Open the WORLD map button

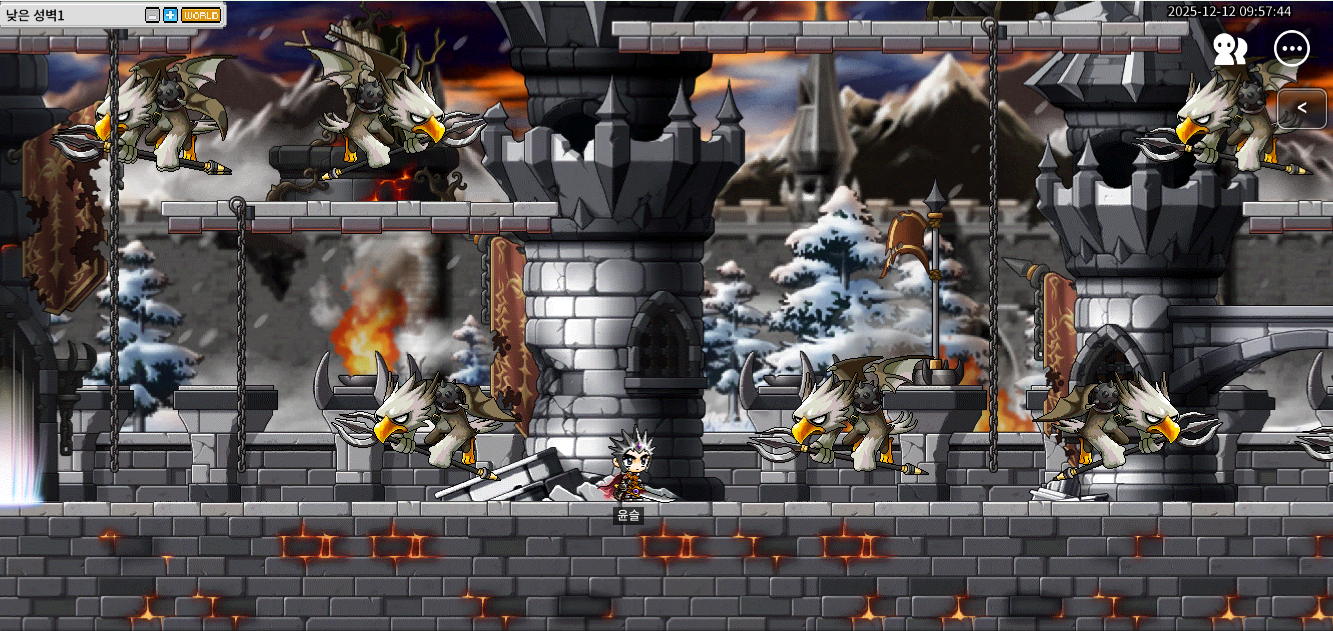click(201, 15)
